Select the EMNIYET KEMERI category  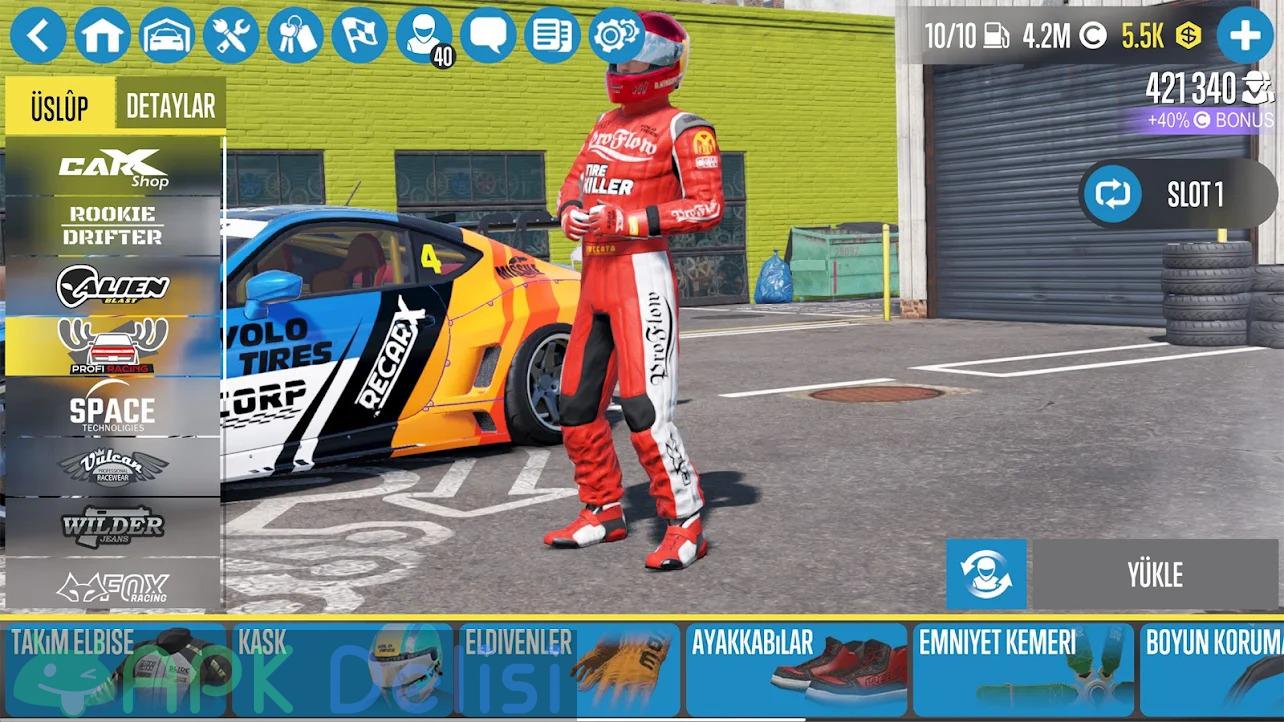click(x=1022, y=669)
